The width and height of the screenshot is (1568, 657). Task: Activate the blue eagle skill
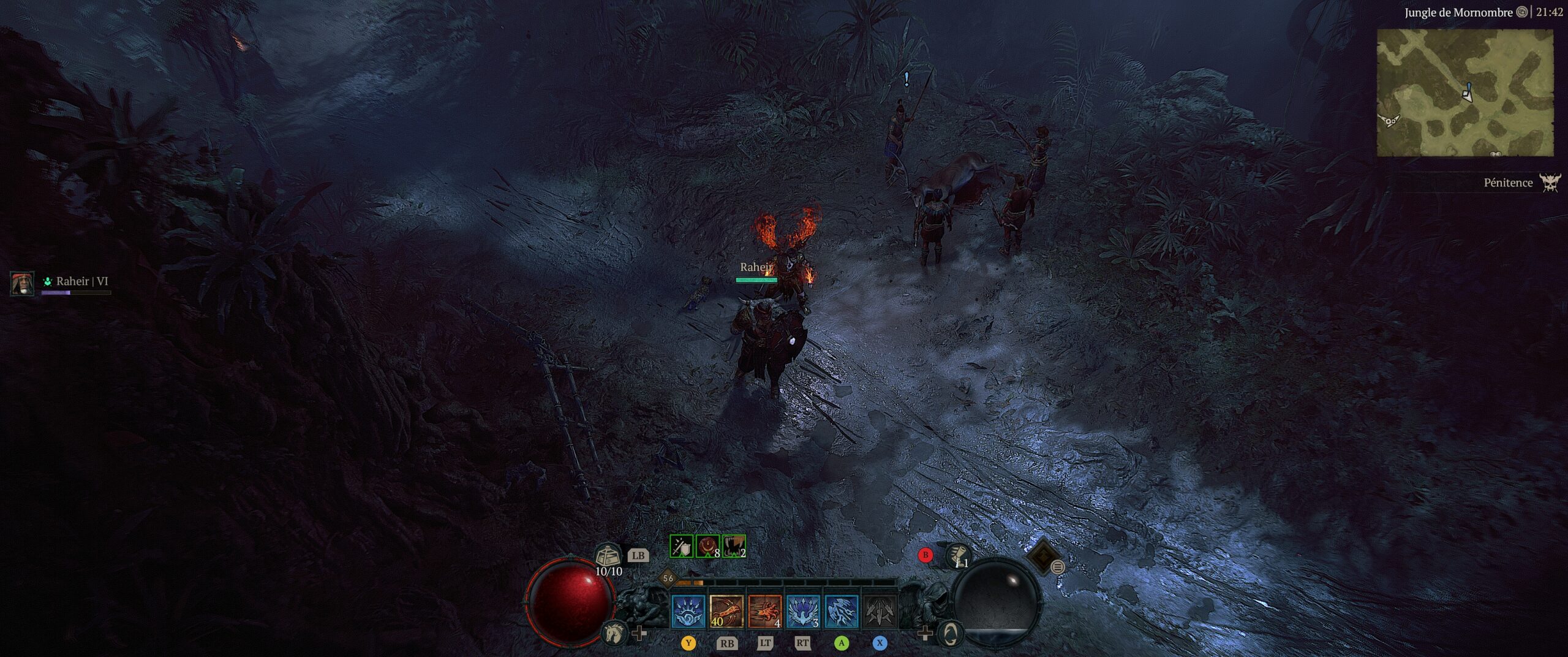803,611
